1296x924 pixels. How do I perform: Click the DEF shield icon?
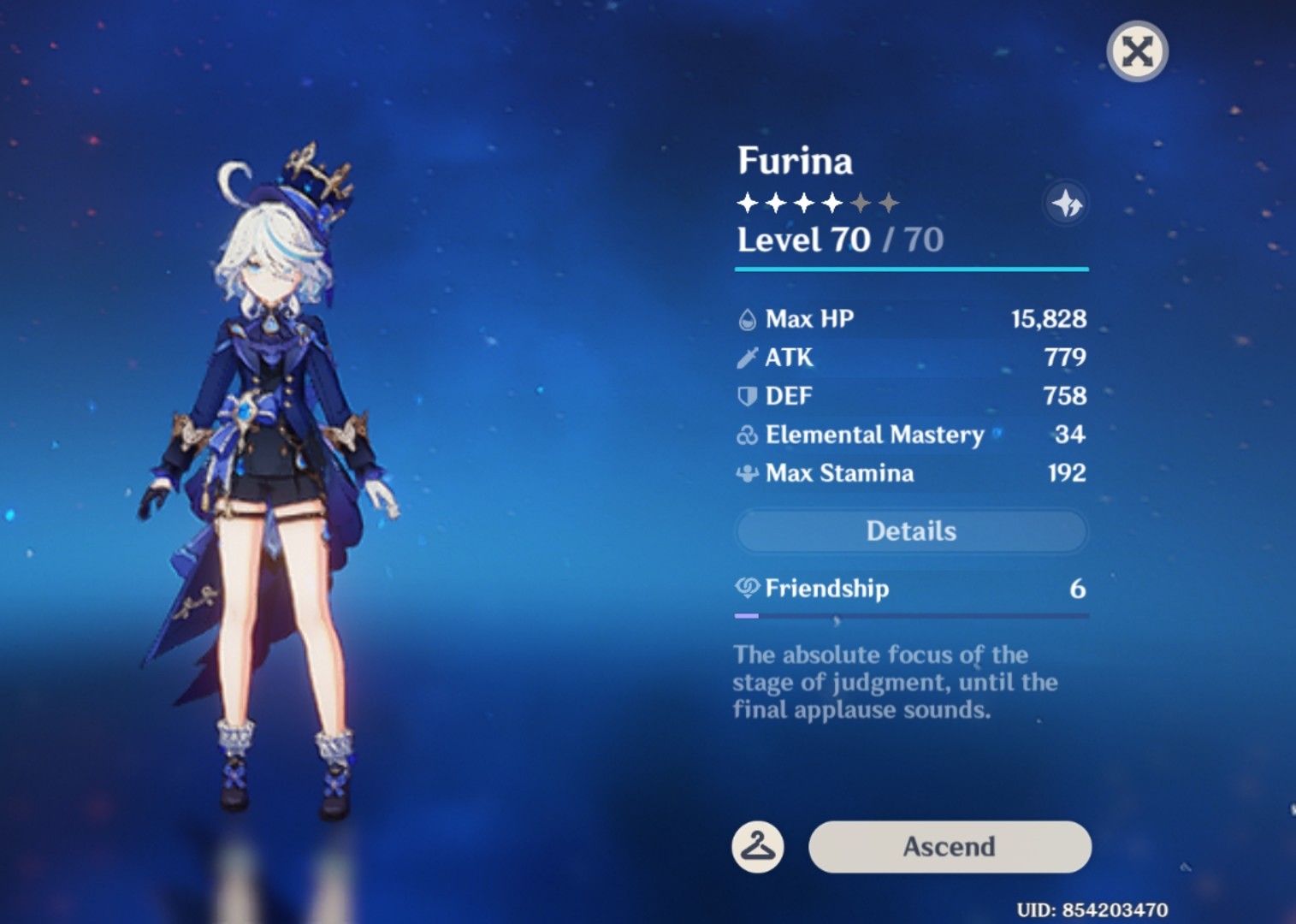coord(746,395)
